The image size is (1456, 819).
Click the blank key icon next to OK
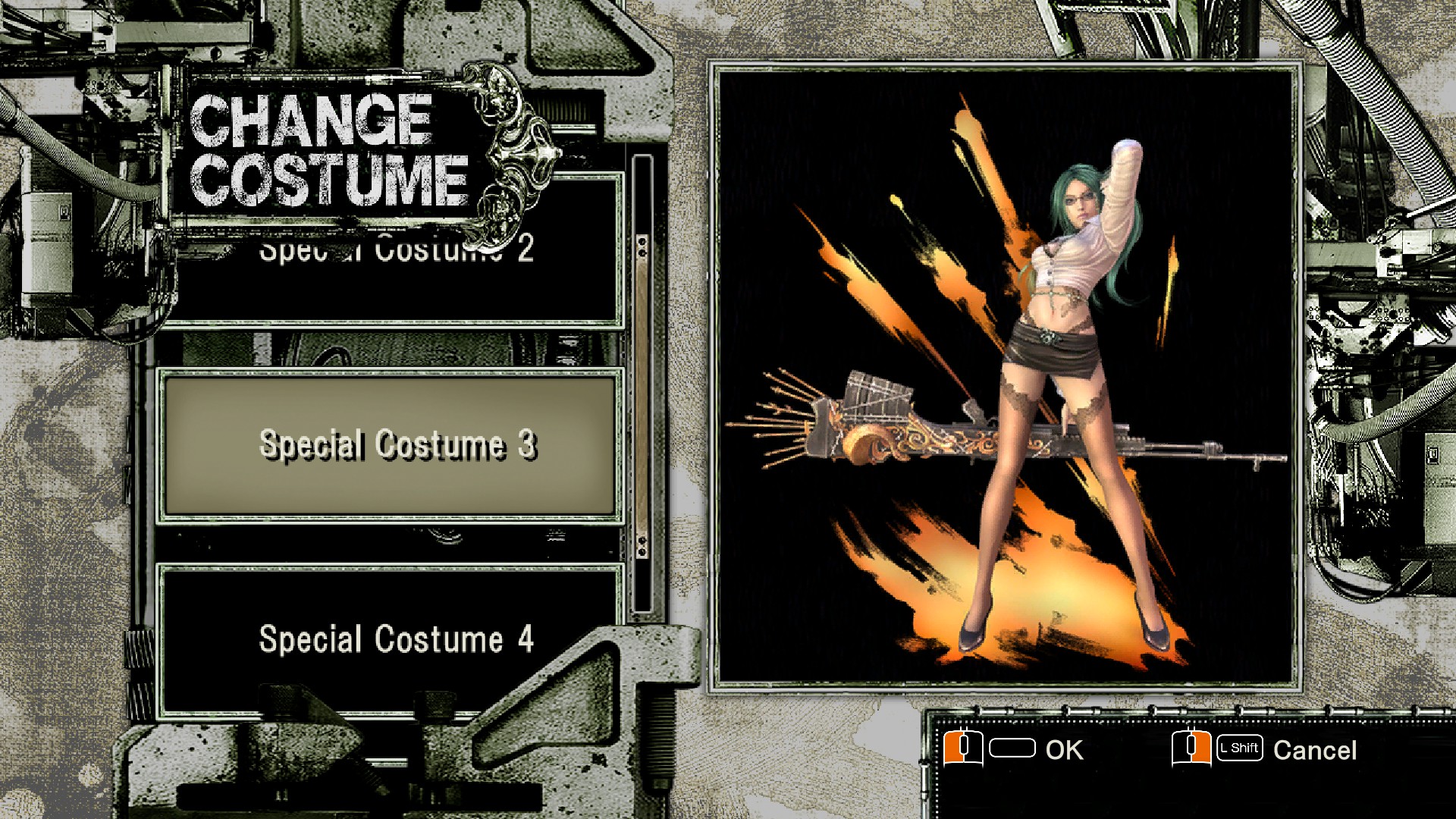pyautogui.click(x=1014, y=749)
